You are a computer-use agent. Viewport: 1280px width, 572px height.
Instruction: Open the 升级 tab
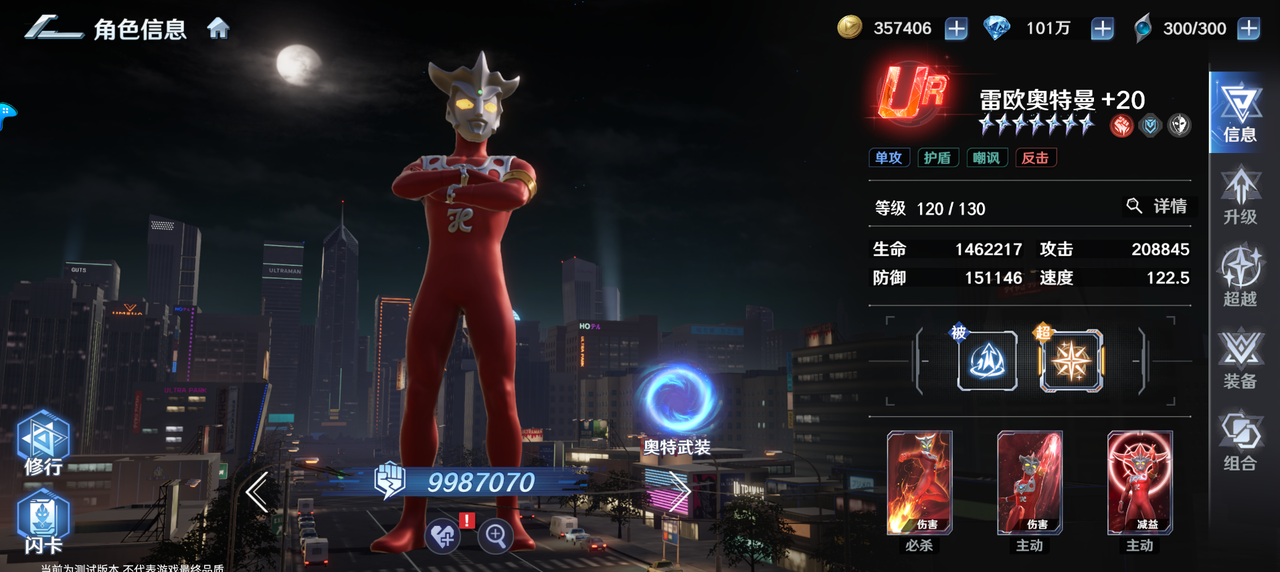[1240, 195]
